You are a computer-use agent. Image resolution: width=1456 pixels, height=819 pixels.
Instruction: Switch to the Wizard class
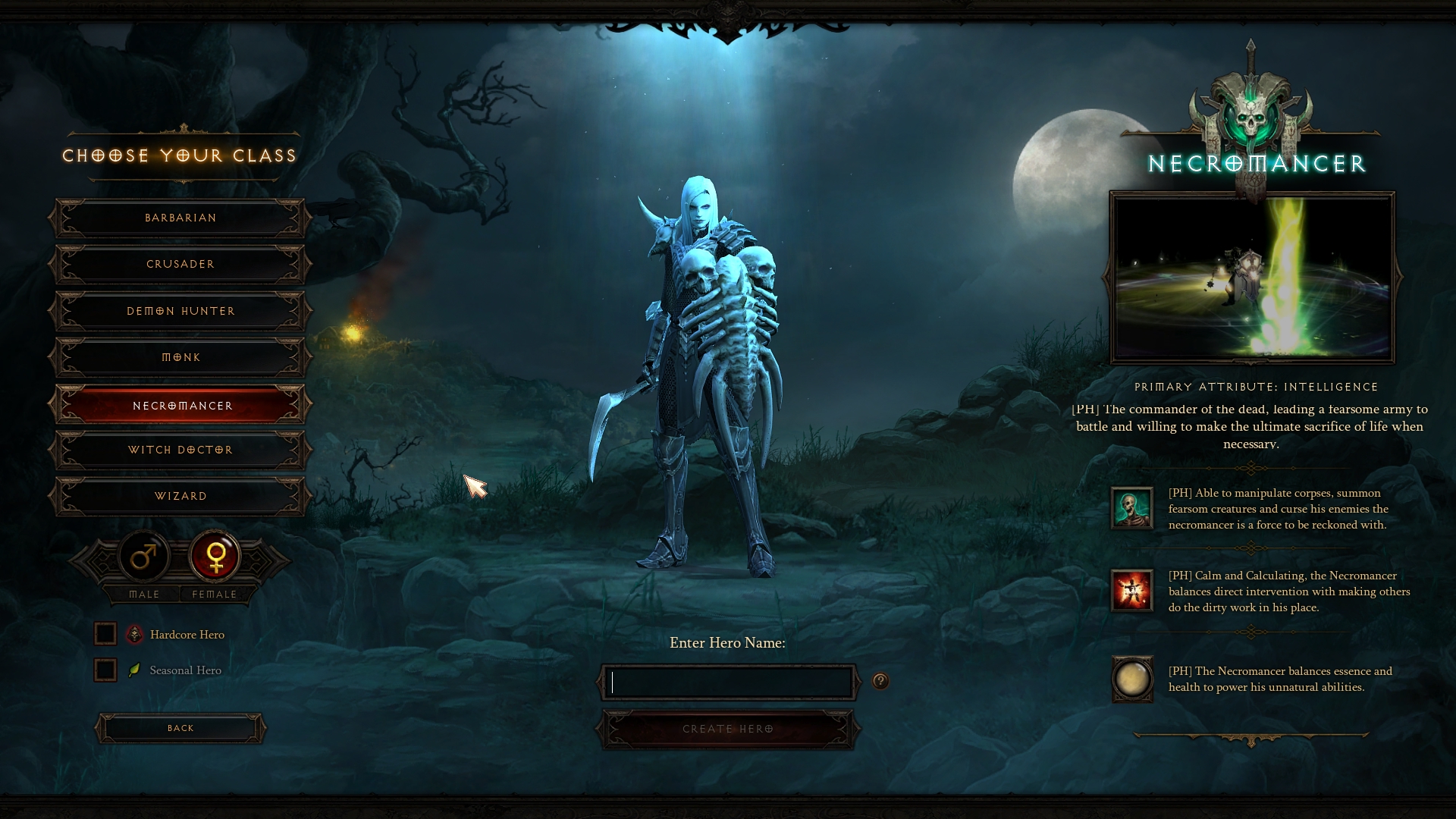[180, 496]
